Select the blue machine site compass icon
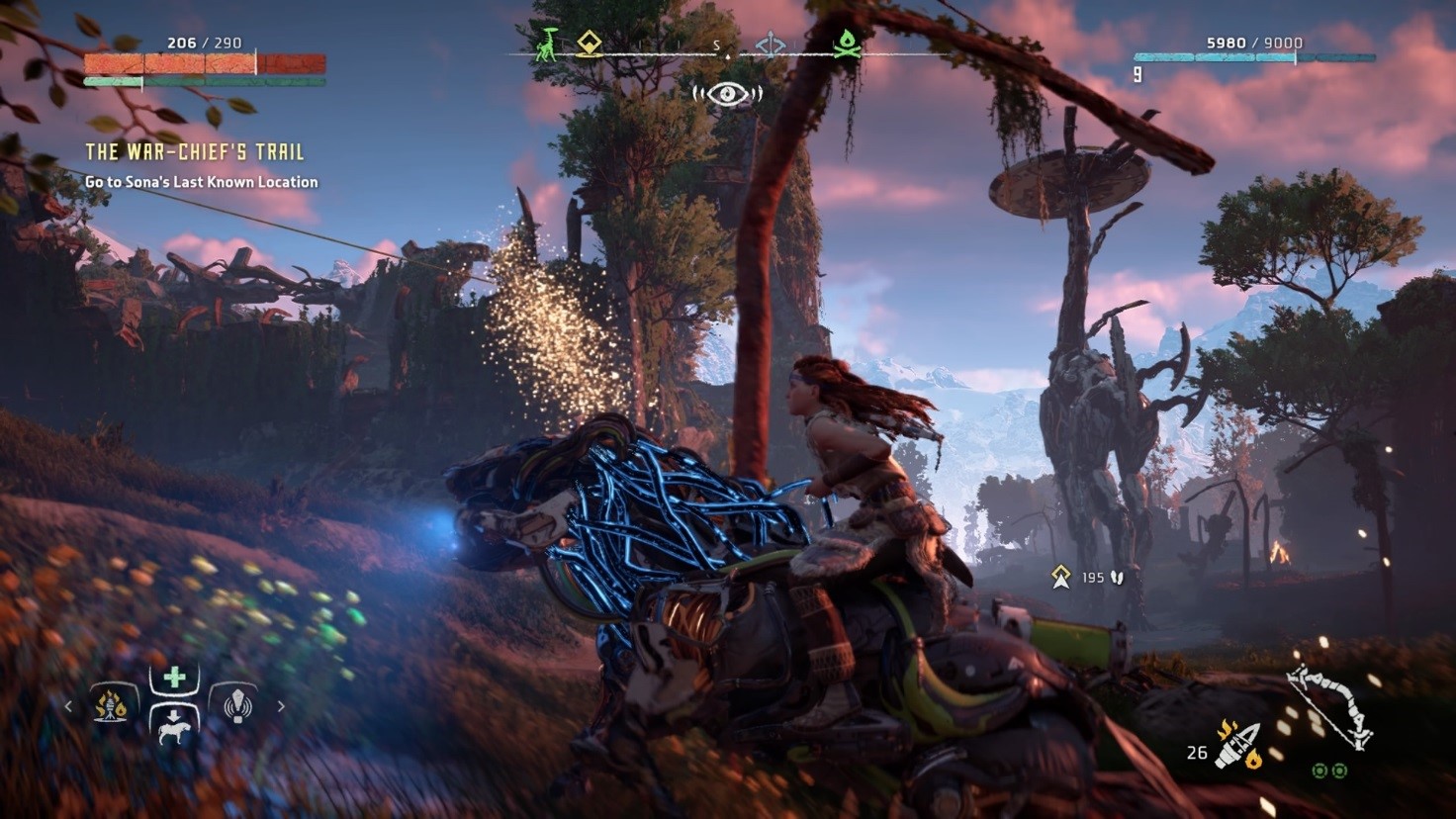Image resolution: width=1456 pixels, height=819 pixels. click(x=771, y=45)
